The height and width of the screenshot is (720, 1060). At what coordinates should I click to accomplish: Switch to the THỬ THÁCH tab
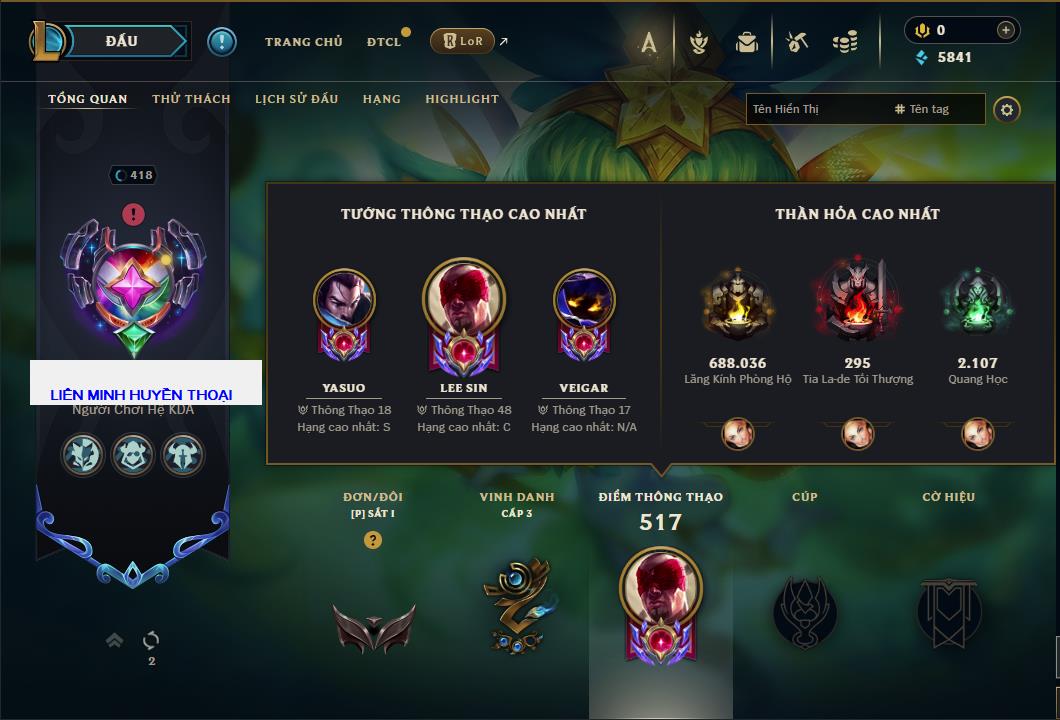click(191, 99)
